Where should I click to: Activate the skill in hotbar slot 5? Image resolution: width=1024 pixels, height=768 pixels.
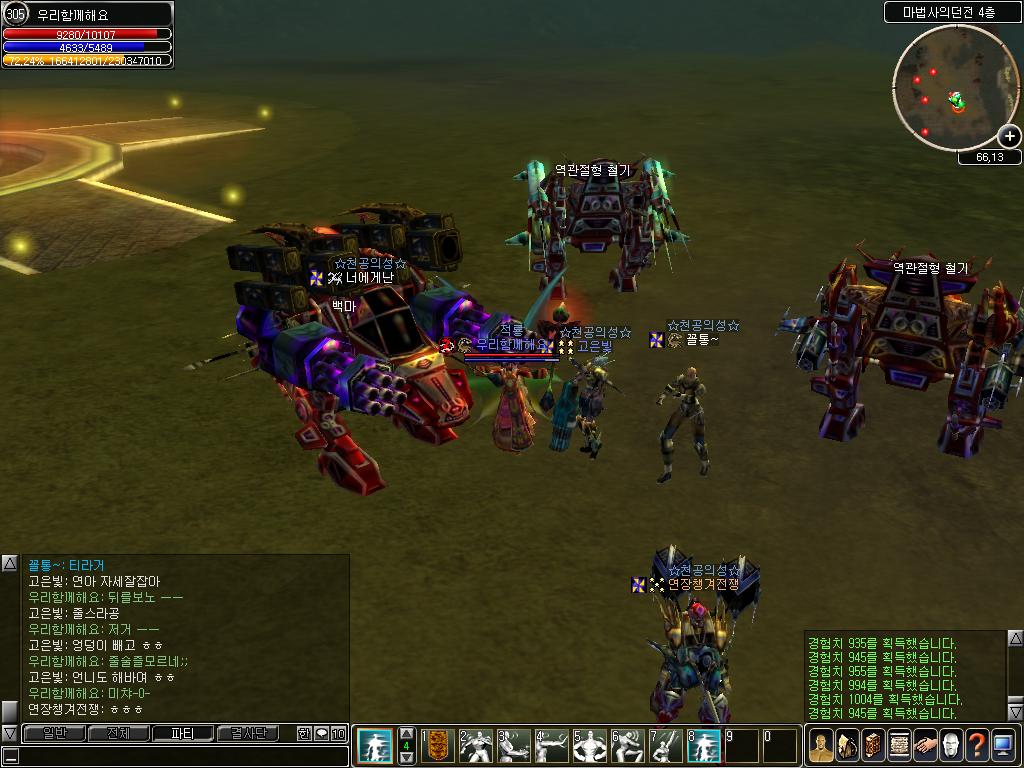[590, 746]
